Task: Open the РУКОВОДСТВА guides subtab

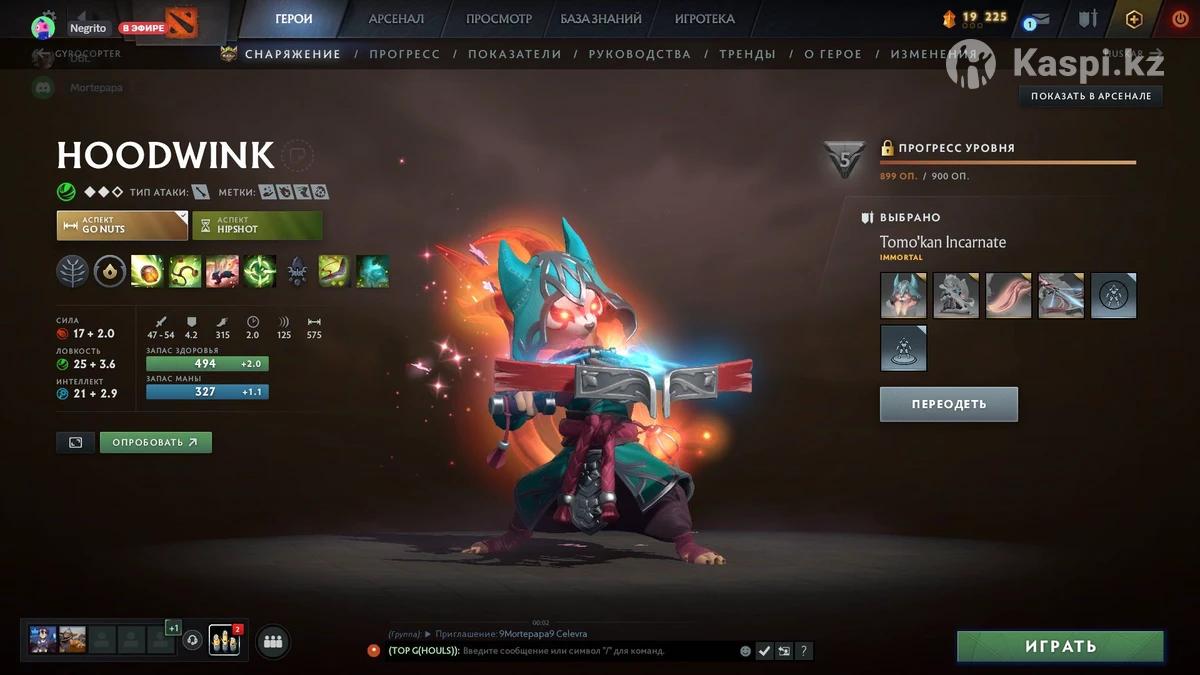Action: [x=639, y=54]
